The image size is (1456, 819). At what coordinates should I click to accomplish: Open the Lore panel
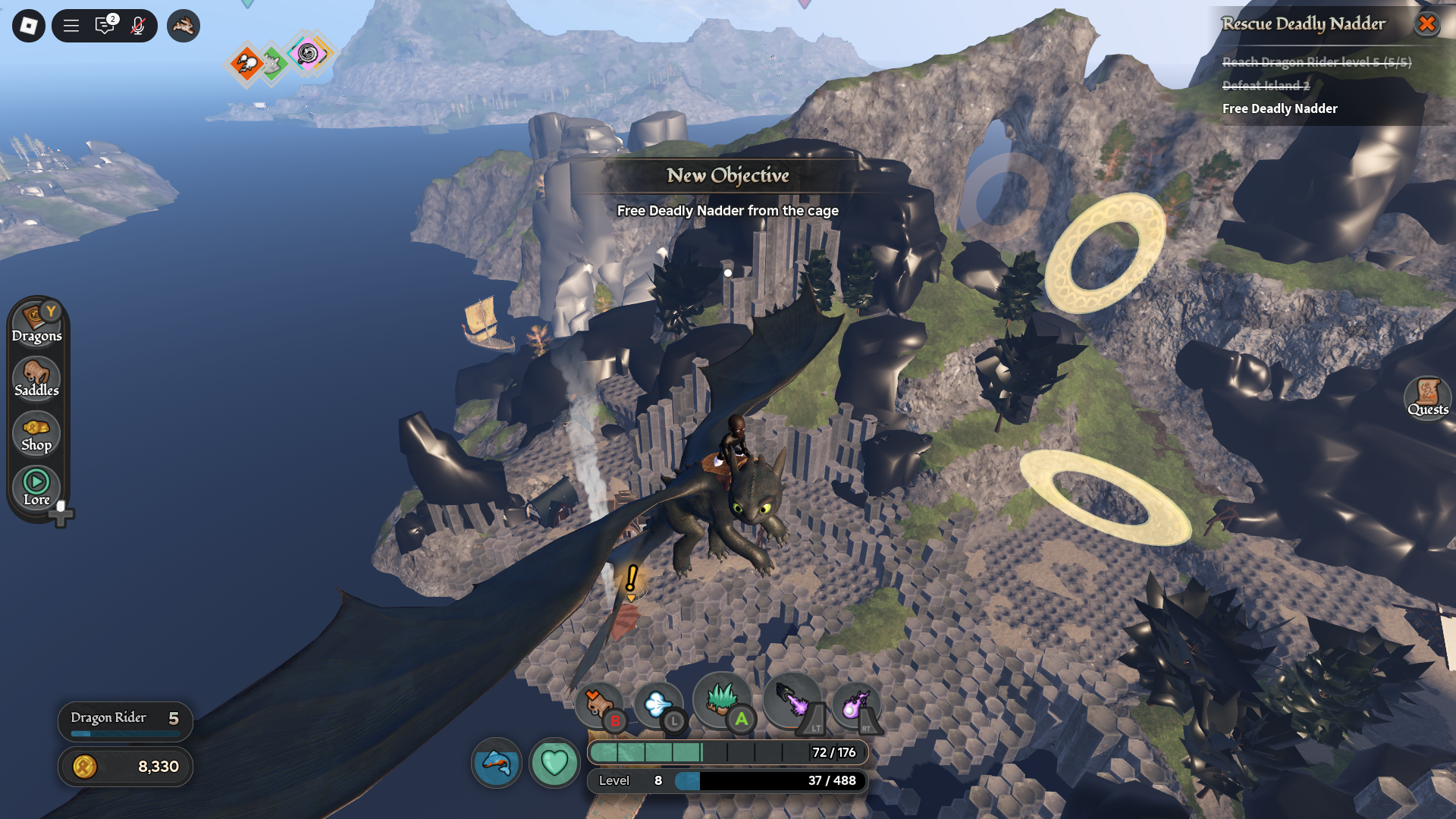(36, 488)
